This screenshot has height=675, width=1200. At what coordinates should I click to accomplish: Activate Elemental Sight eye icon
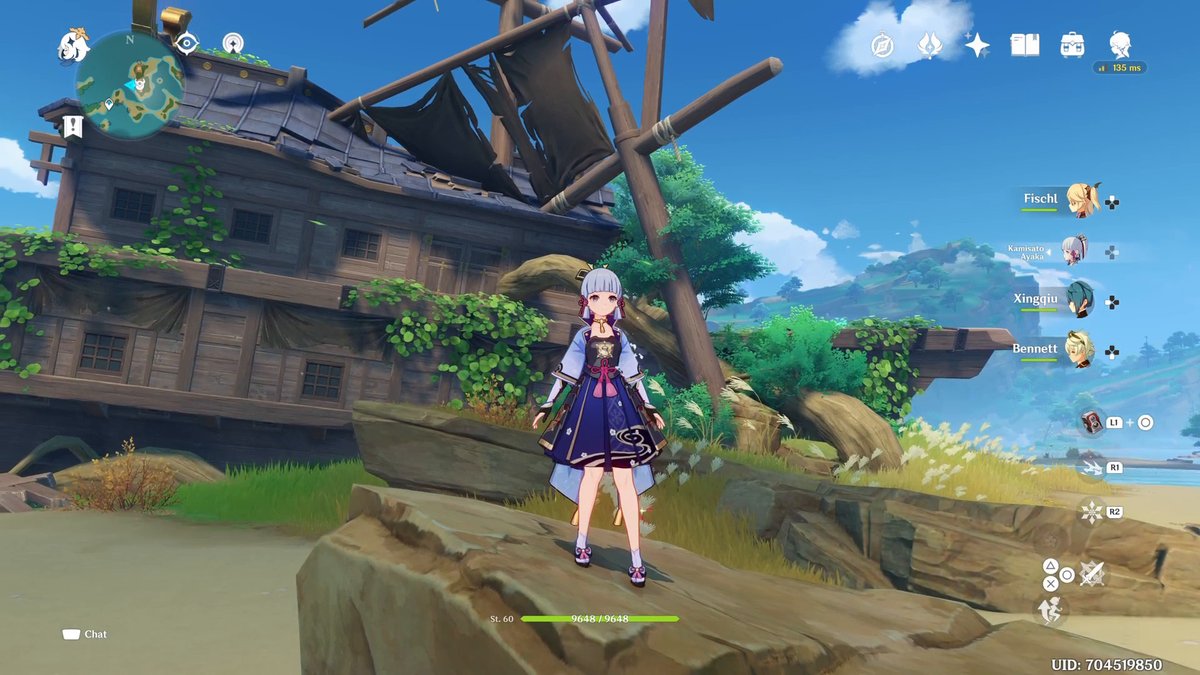(x=186, y=42)
